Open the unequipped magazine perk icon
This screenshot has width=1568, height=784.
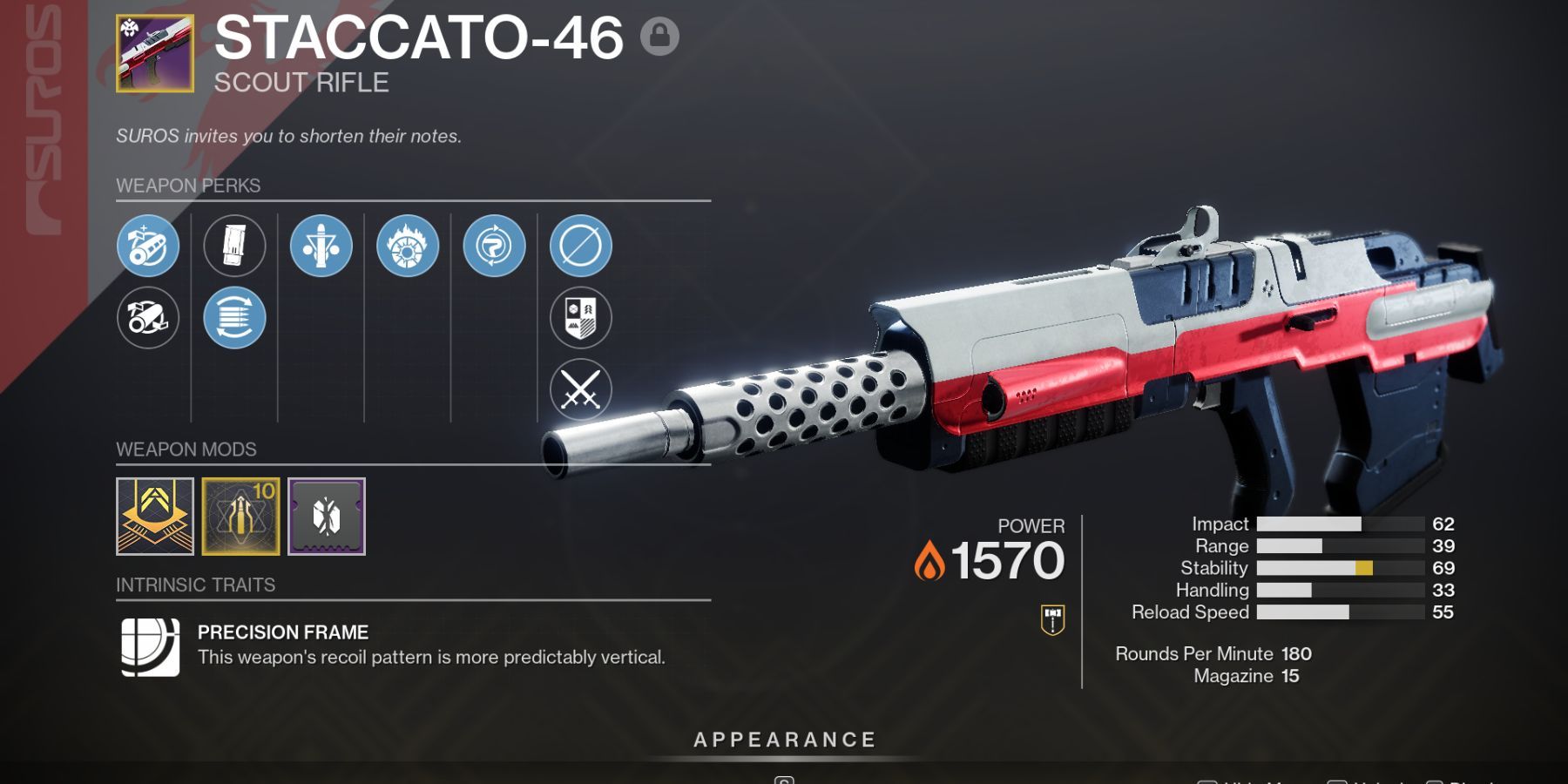(x=233, y=246)
